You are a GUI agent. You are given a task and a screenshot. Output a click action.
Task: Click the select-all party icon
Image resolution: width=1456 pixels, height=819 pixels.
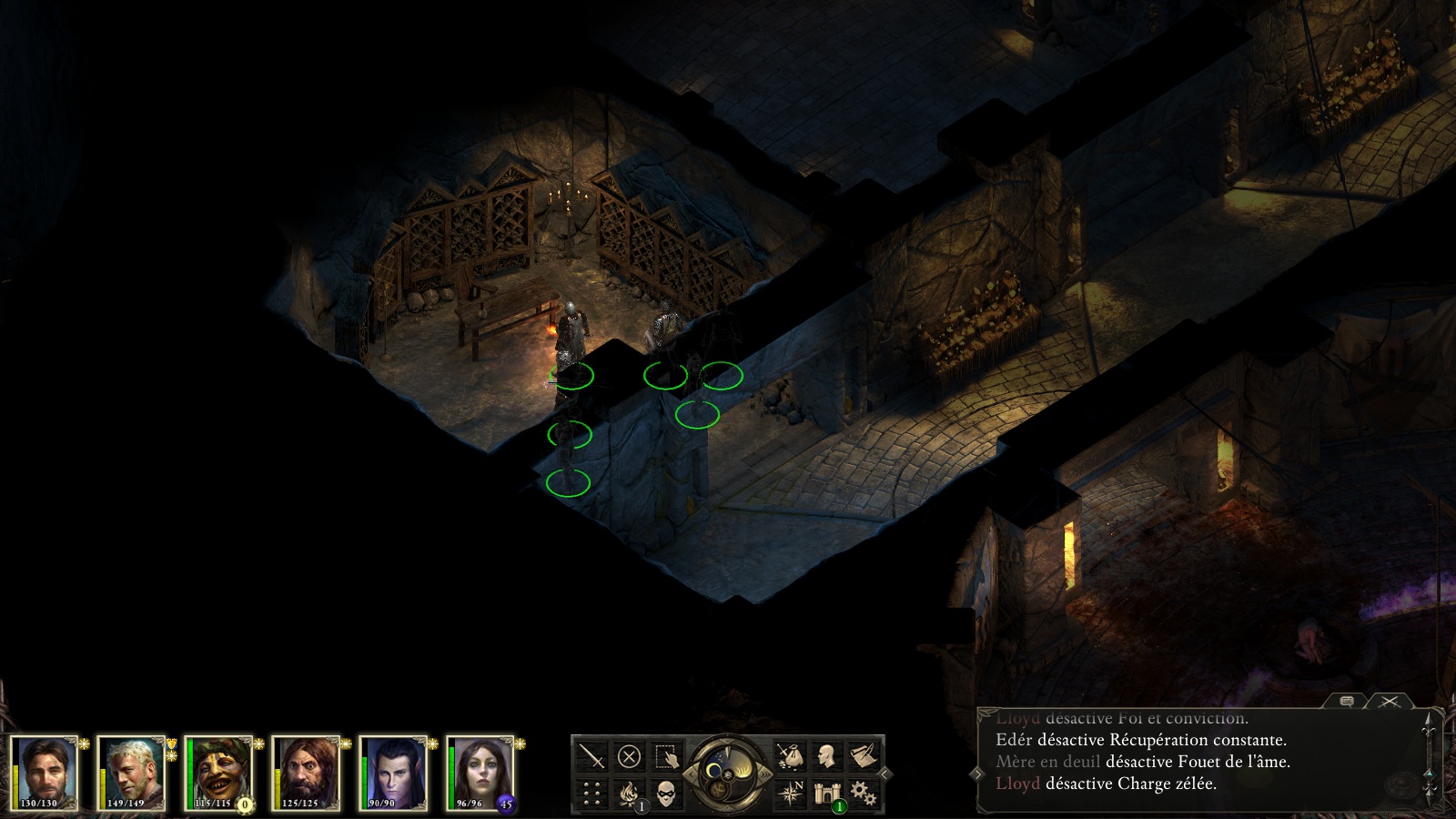click(666, 756)
